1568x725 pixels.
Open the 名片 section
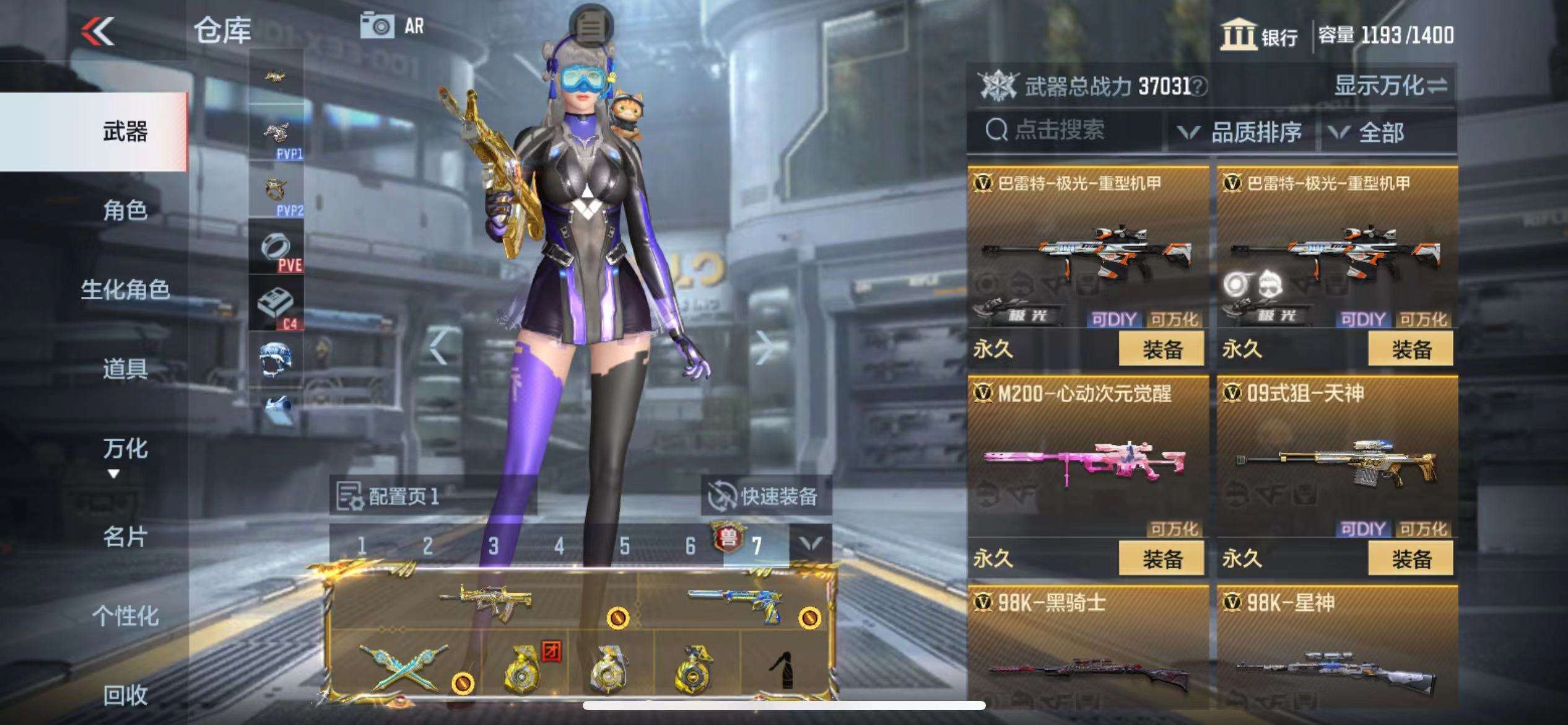tap(125, 537)
